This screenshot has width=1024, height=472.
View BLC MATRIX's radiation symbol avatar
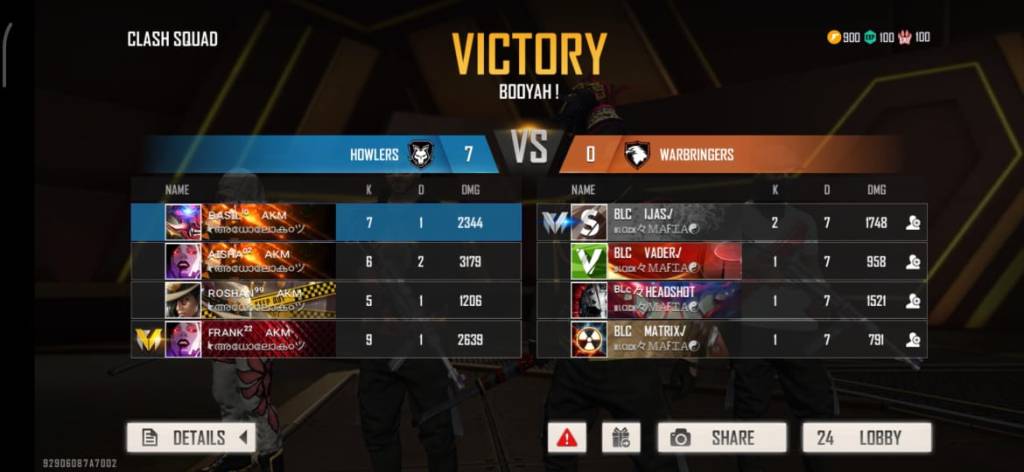tap(589, 339)
